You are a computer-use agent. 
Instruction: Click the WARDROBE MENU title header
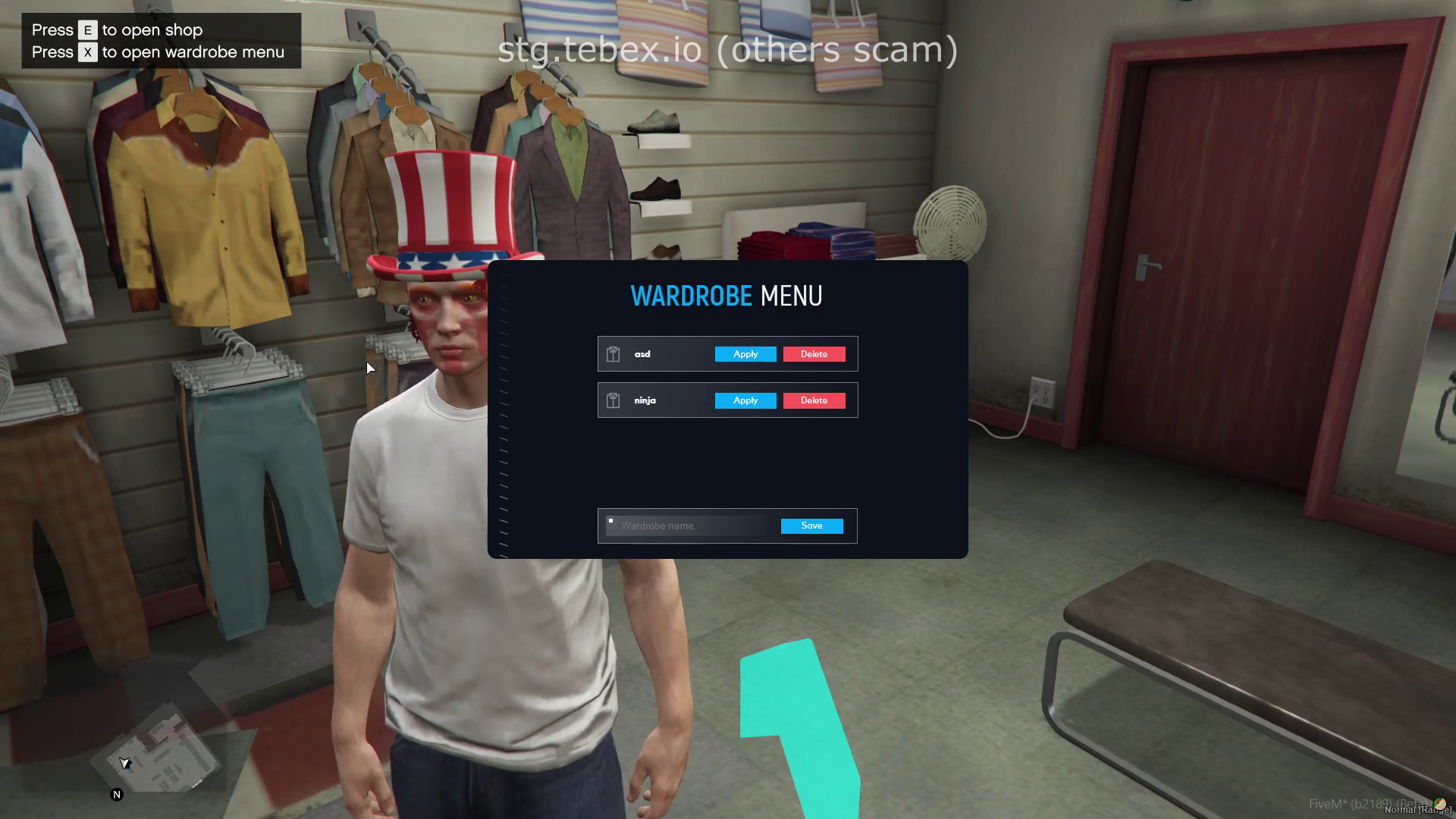point(726,296)
